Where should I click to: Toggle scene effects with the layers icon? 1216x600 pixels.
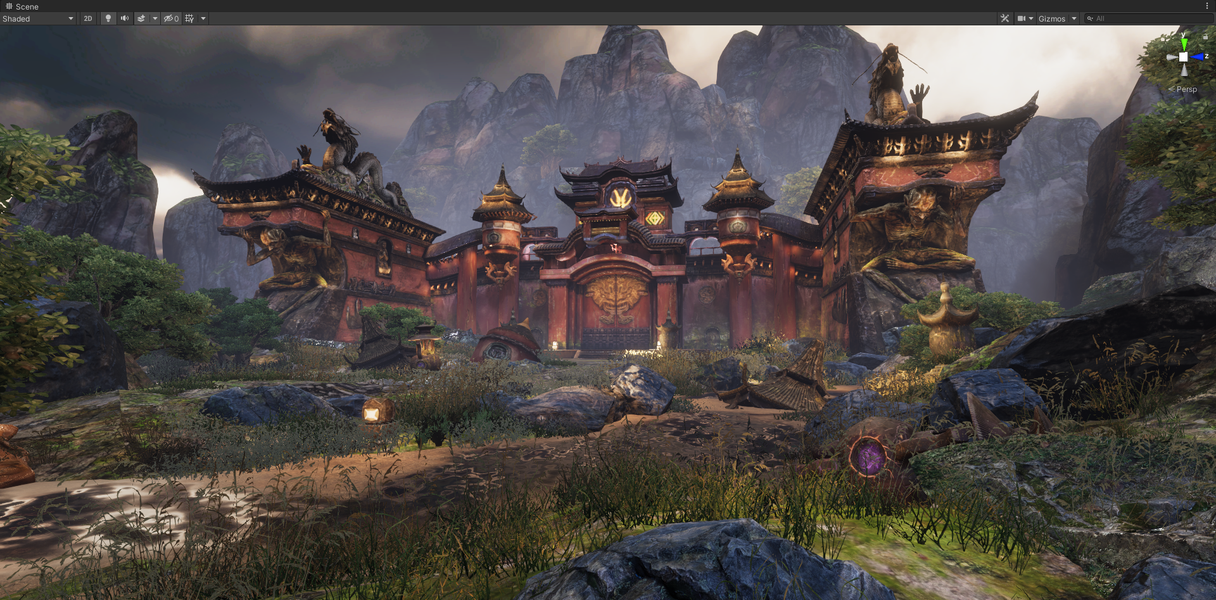pos(141,19)
